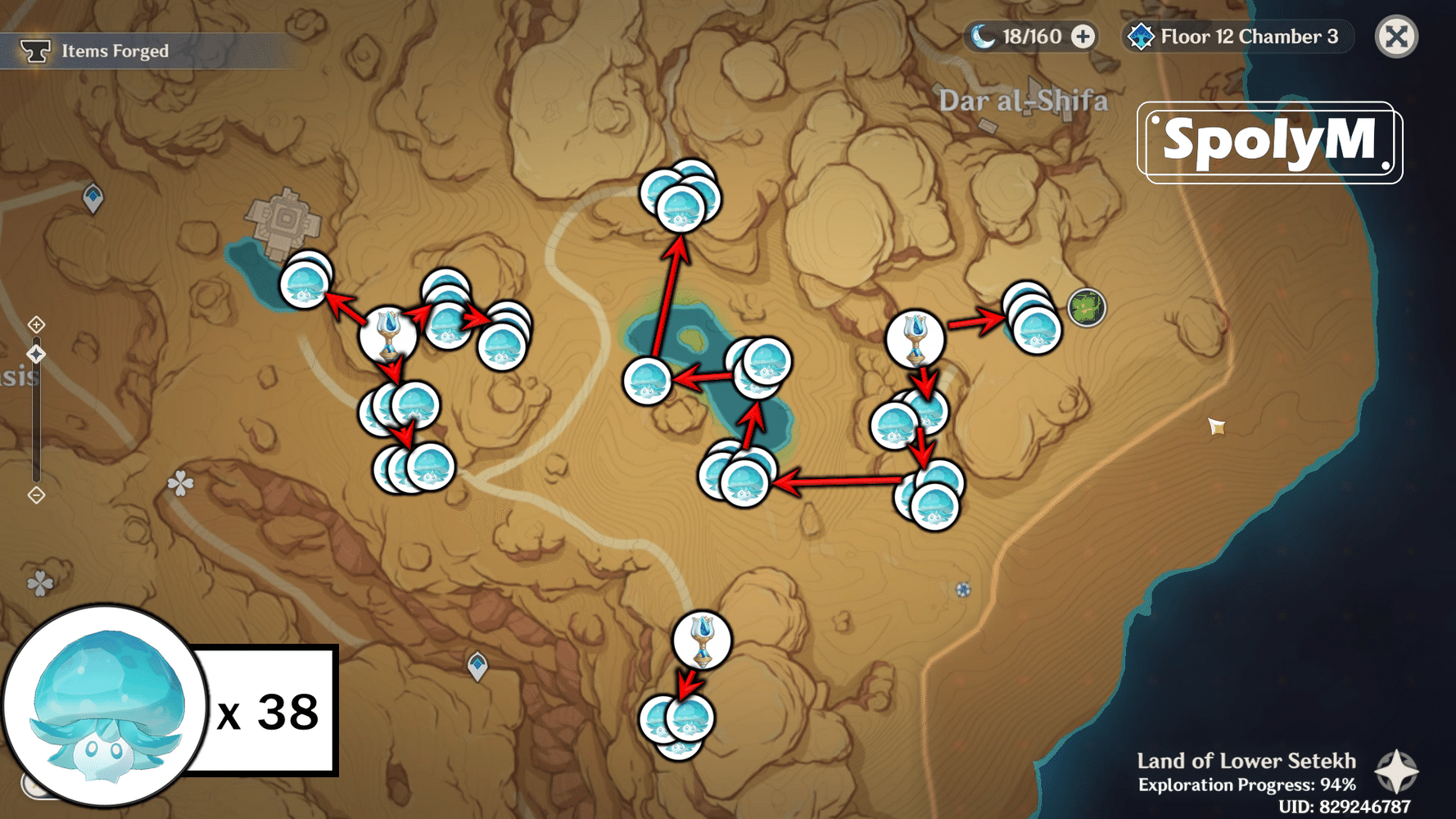
Task: Click the snowflake marker on the map
Action: [x=963, y=589]
